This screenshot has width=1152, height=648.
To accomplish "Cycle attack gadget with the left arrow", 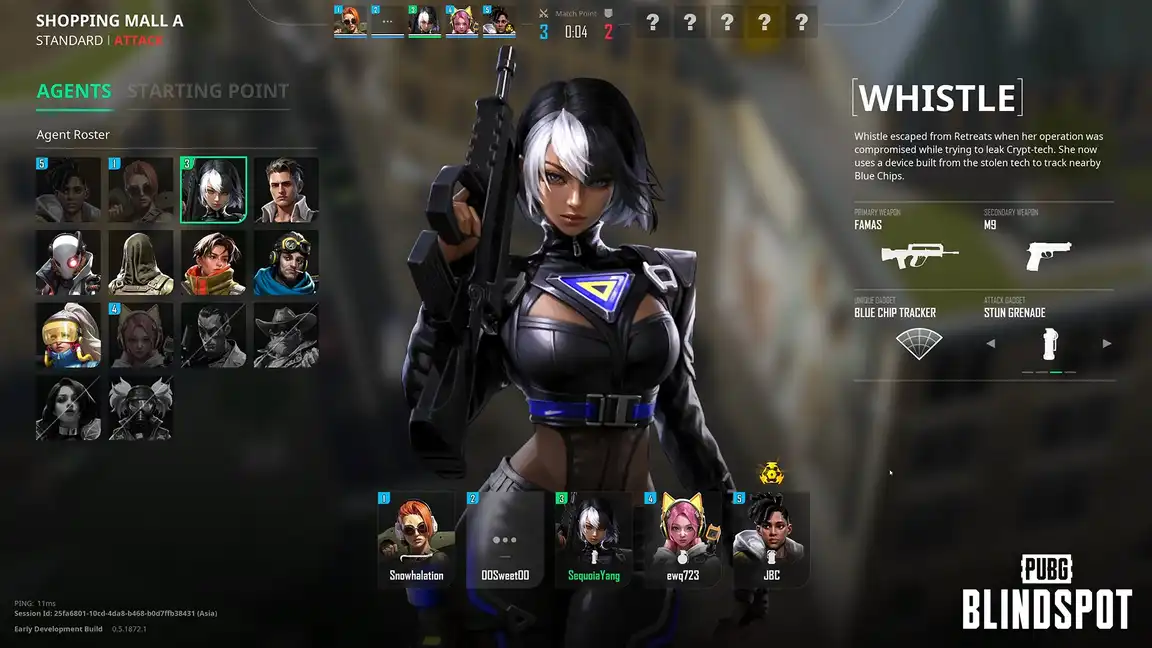I will point(991,344).
